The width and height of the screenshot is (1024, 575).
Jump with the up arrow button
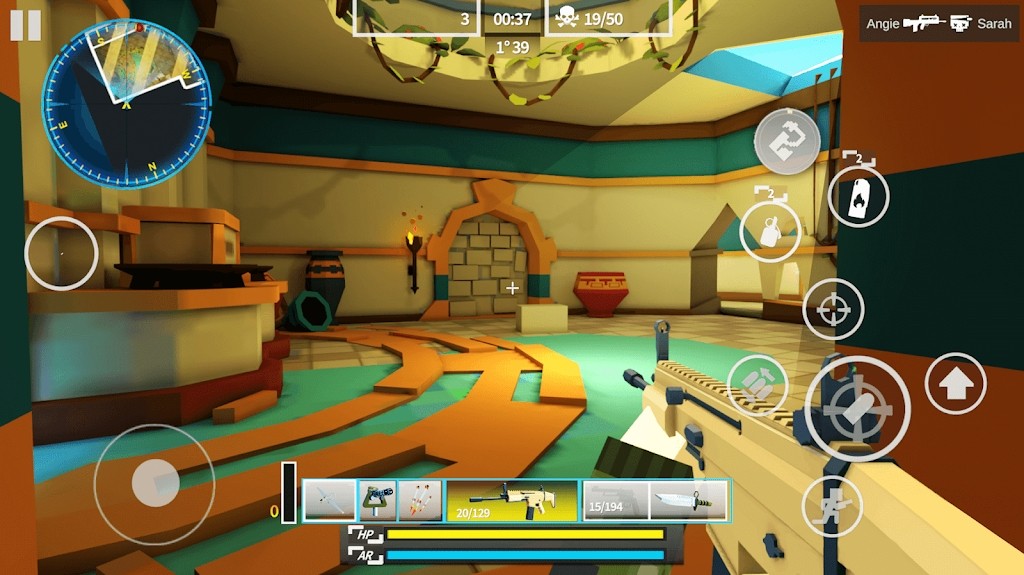[955, 383]
